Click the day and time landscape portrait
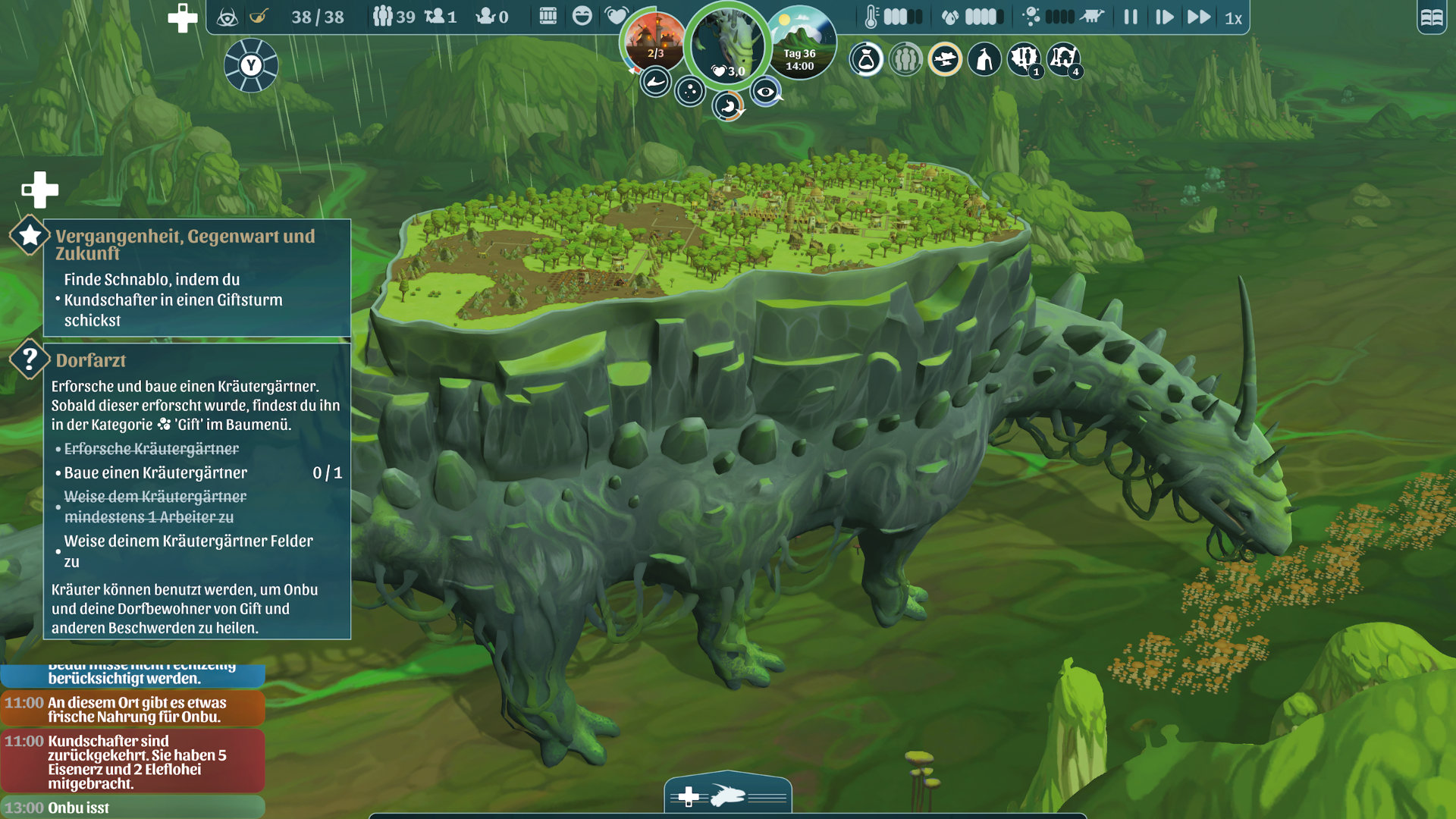The width and height of the screenshot is (1456, 819). 801,42
